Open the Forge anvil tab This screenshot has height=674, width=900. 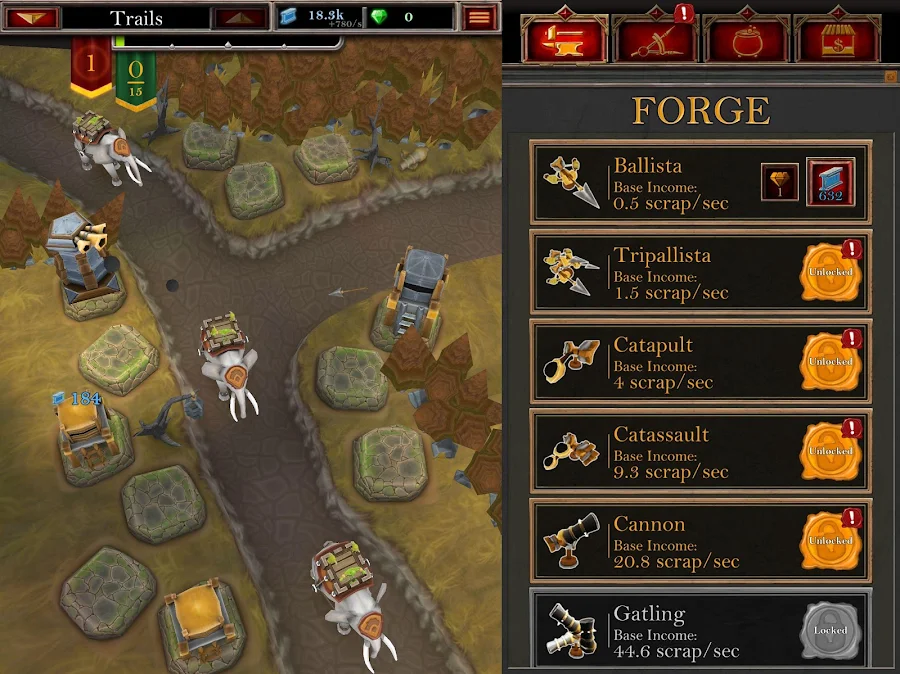pyautogui.click(x=564, y=40)
